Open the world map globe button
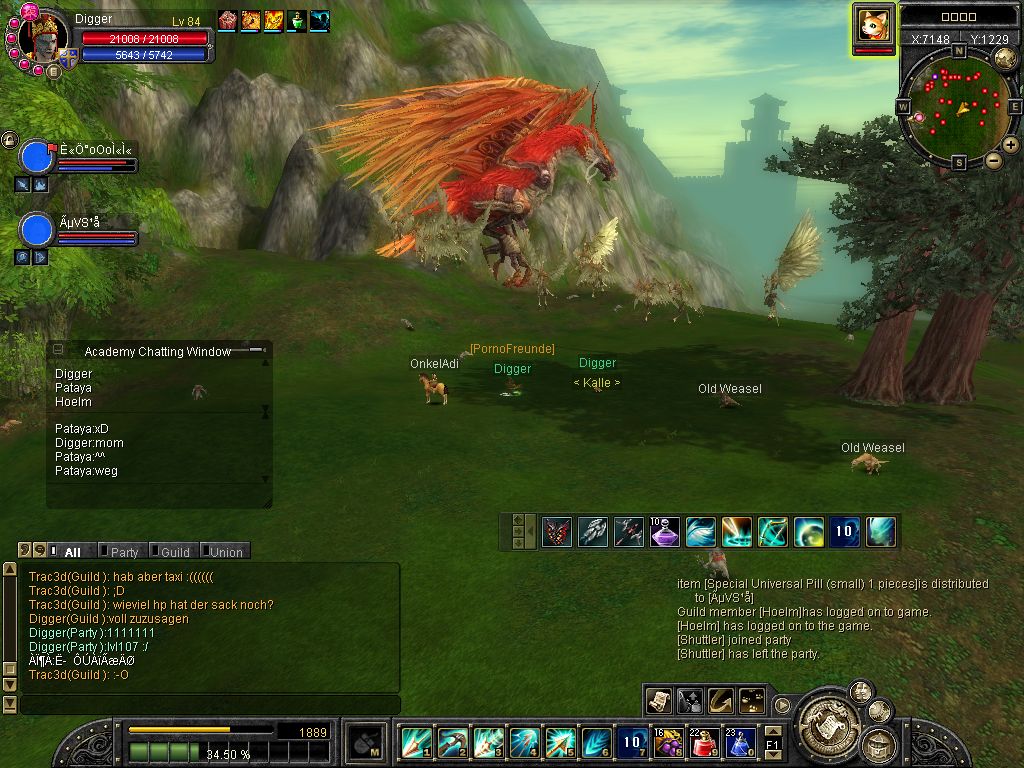Screen dimensions: 1024x768 (1005, 59)
